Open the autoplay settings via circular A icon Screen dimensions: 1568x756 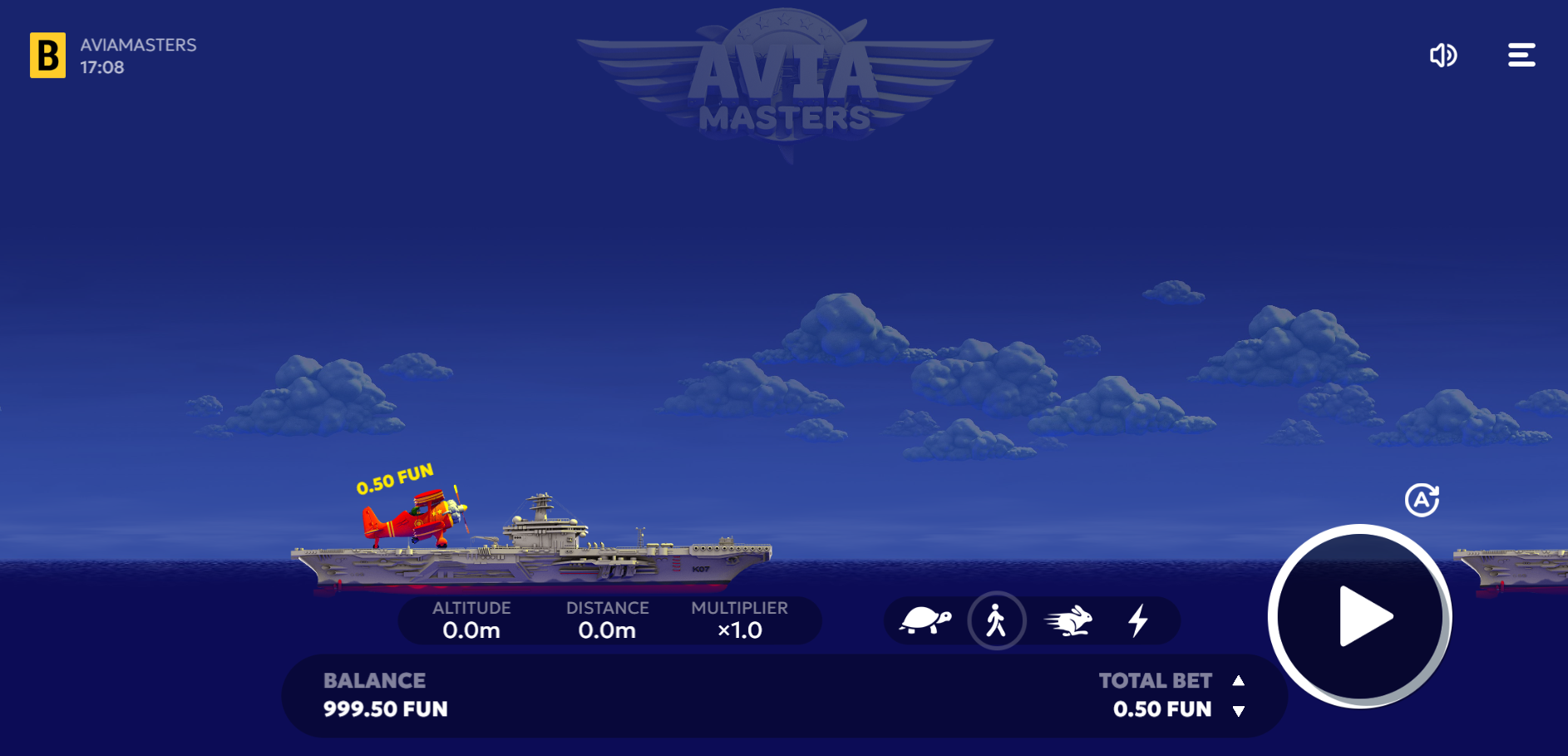point(1423,500)
